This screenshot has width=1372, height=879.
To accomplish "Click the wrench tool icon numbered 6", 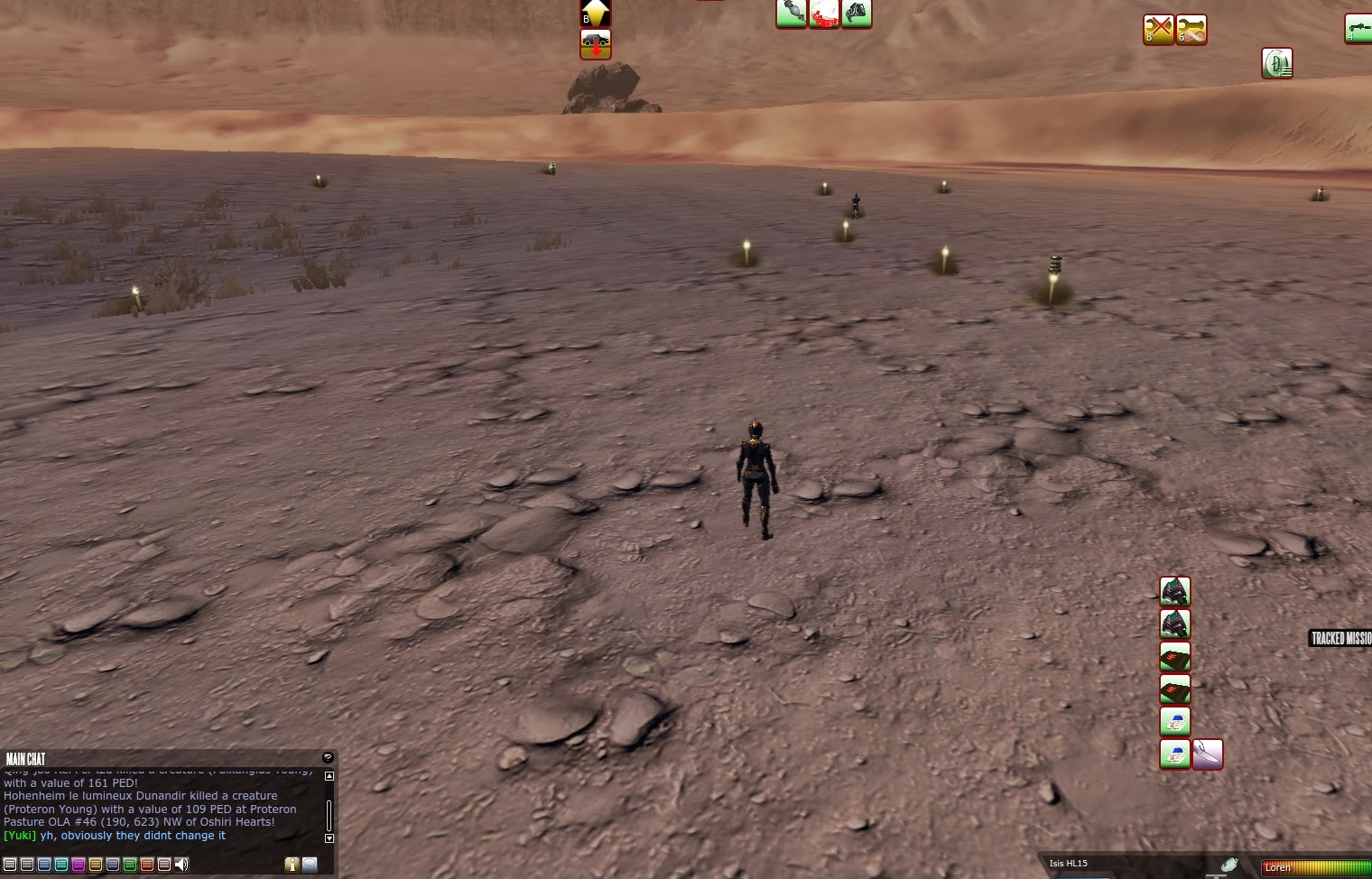I will [1191, 29].
